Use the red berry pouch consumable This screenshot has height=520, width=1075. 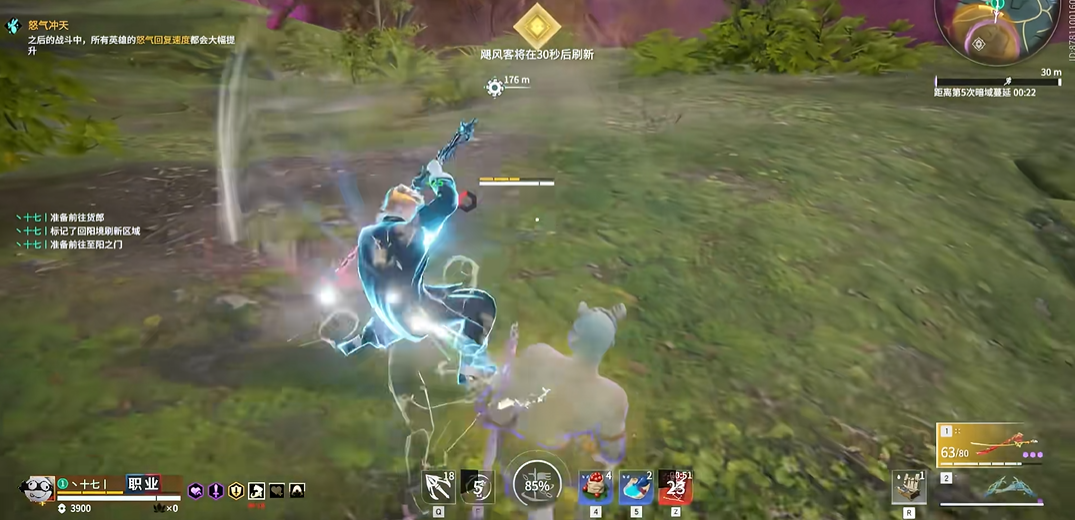(x=596, y=487)
